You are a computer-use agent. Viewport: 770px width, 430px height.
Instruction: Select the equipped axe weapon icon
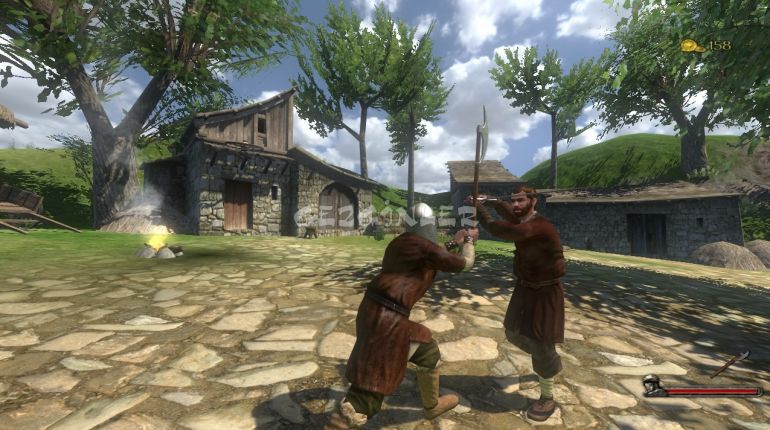click(733, 362)
